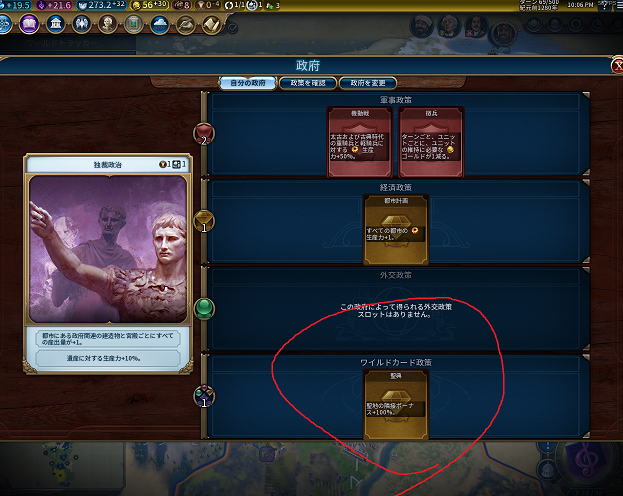Select the 啓典 wildcard policy card

click(394, 402)
